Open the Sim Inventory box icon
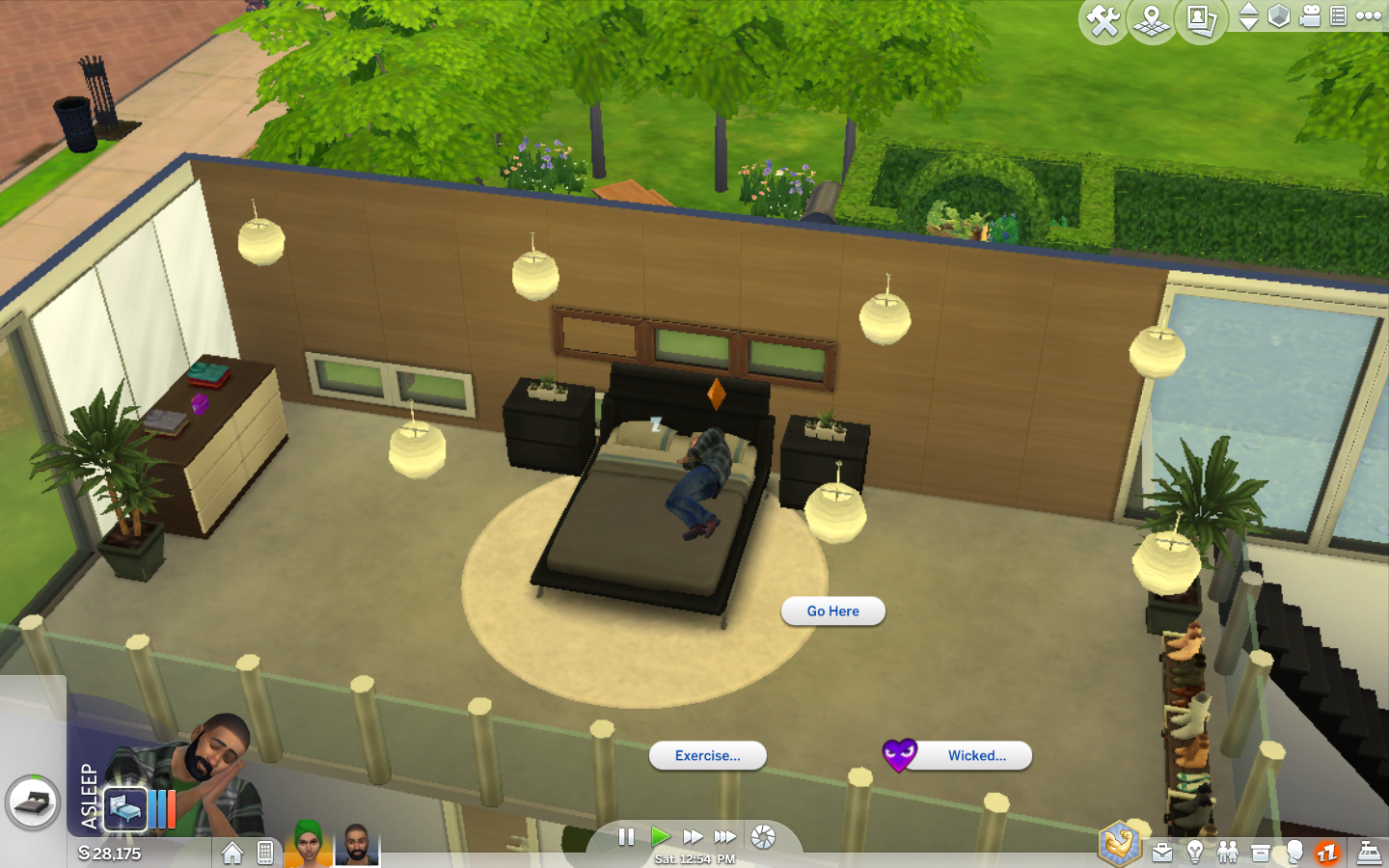The width and height of the screenshot is (1389, 868). pyautogui.click(x=1261, y=851)
